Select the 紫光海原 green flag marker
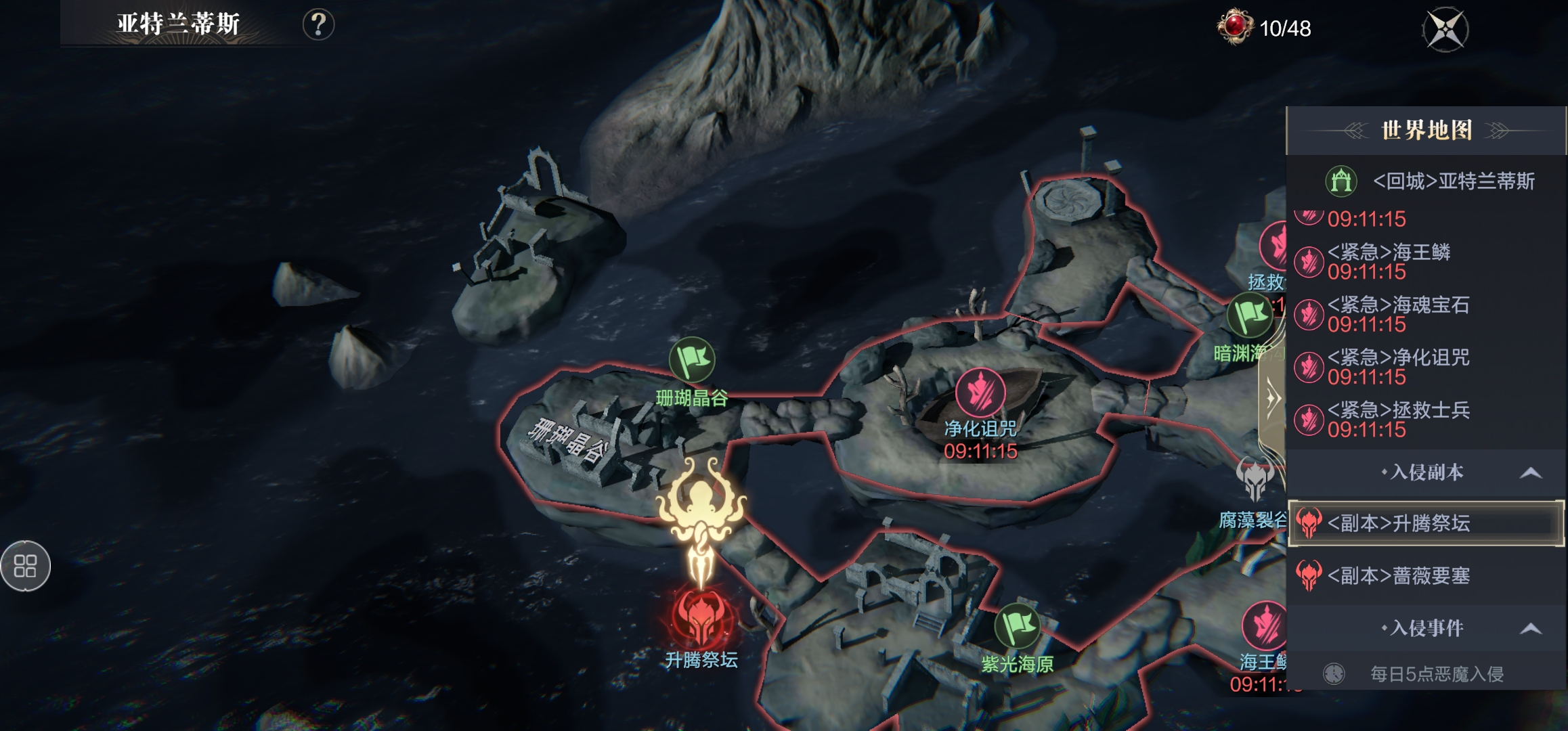The height and width of the screenshot is (731, 1568). tap(1017, 626)
